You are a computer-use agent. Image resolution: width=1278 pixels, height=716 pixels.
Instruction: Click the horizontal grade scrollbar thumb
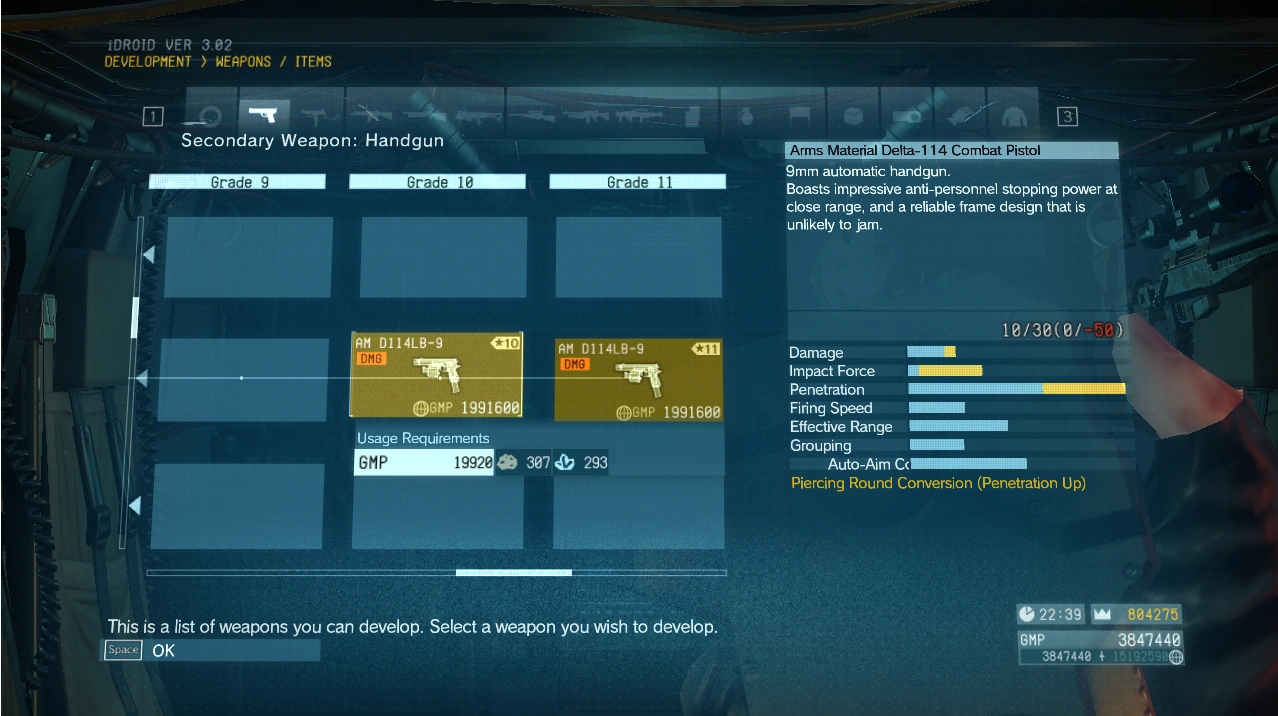point(513,573)
